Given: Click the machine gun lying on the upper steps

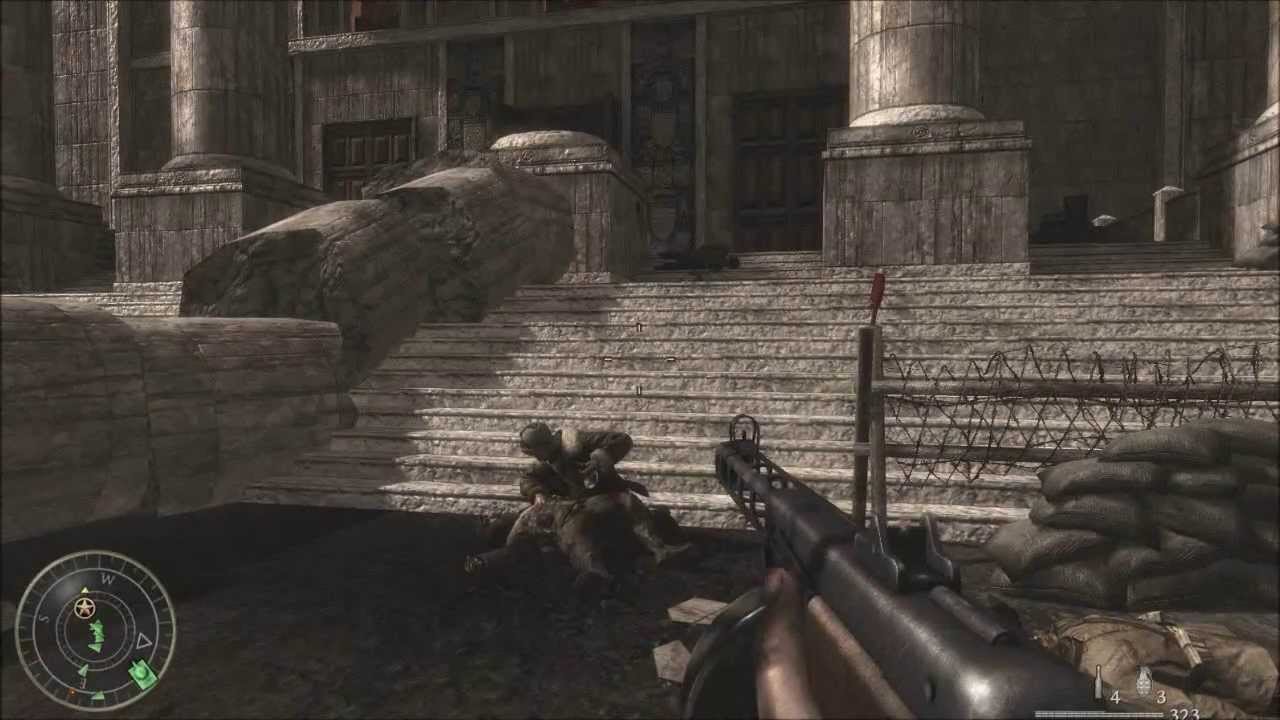Looking at the screenshot, I should (700, 258).
